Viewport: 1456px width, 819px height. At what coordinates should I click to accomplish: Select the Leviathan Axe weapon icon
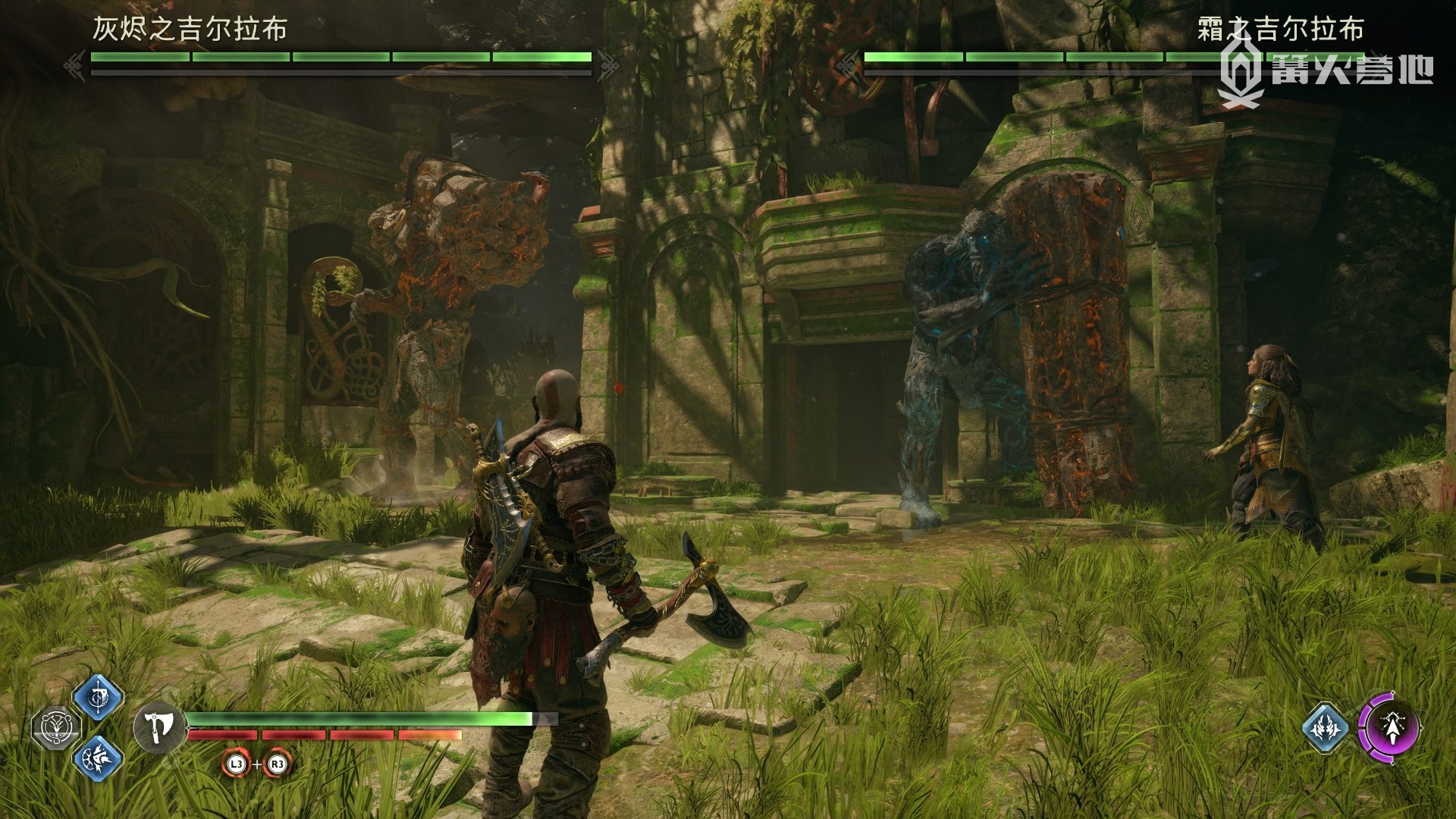click(x=159, y=727)
